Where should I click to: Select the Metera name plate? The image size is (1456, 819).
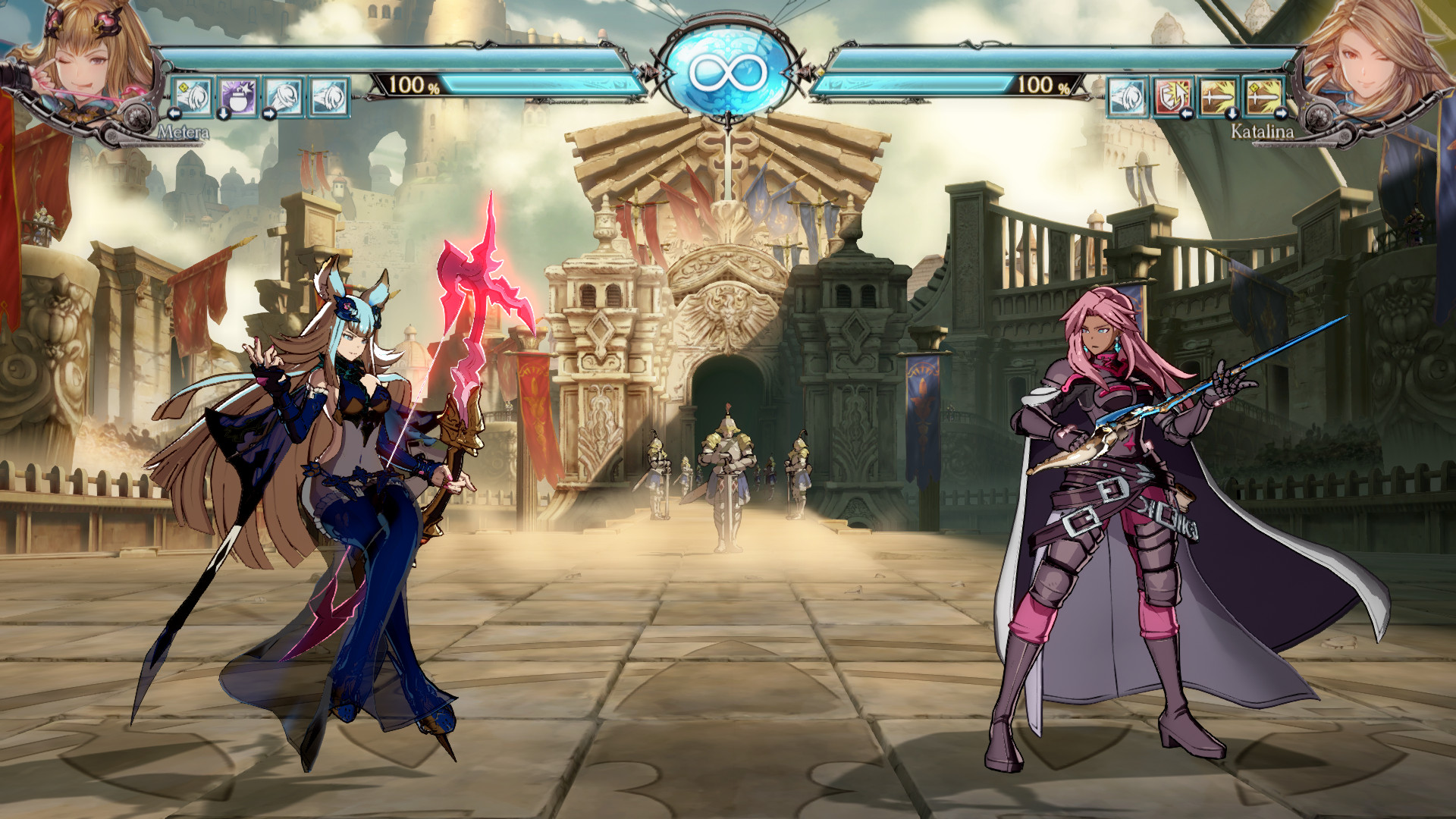click(x=184, y=133)
